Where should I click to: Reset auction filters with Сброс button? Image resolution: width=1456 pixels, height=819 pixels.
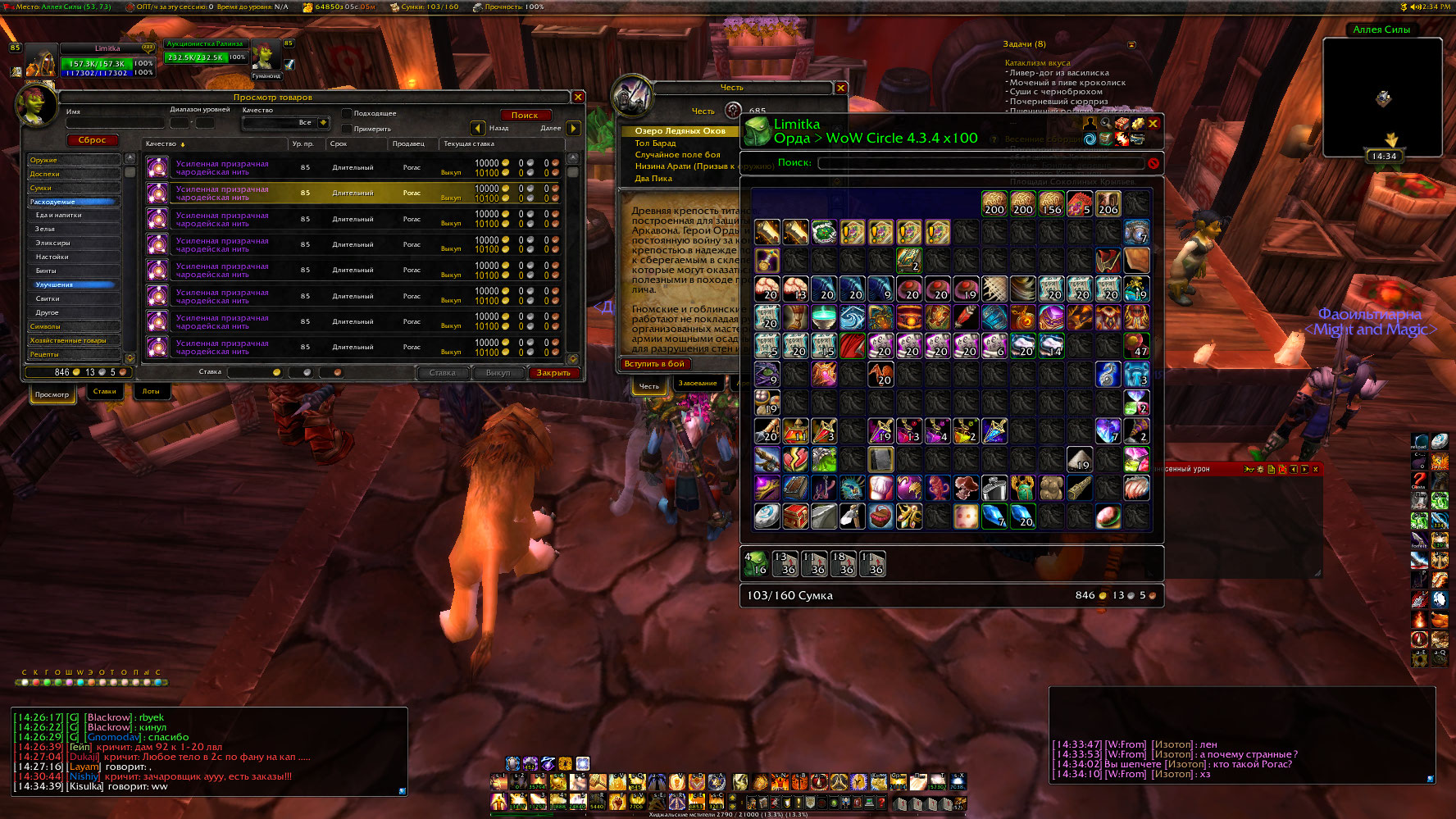click(x=92, y=140)
